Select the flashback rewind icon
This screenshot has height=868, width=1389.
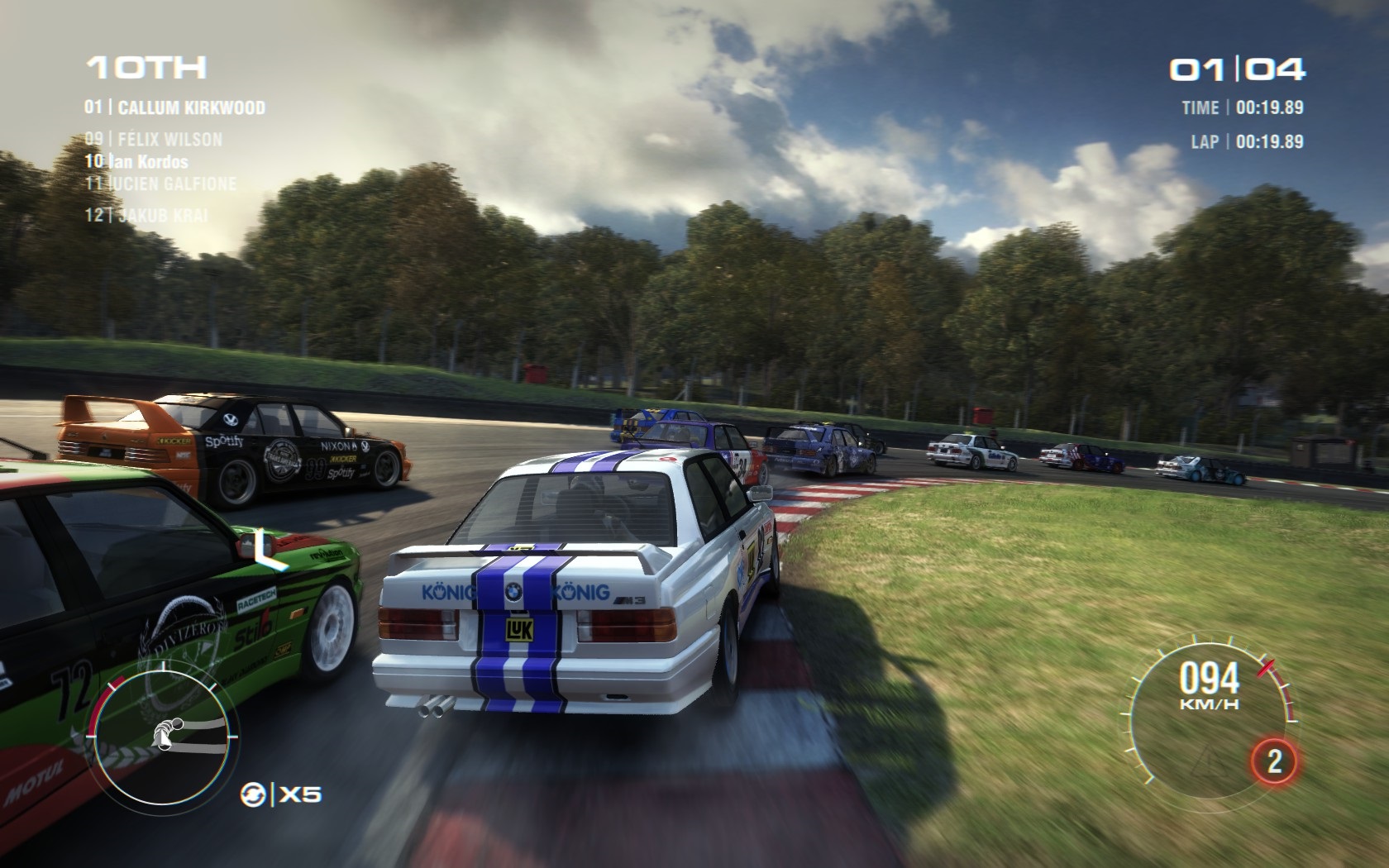click(253, 795)
